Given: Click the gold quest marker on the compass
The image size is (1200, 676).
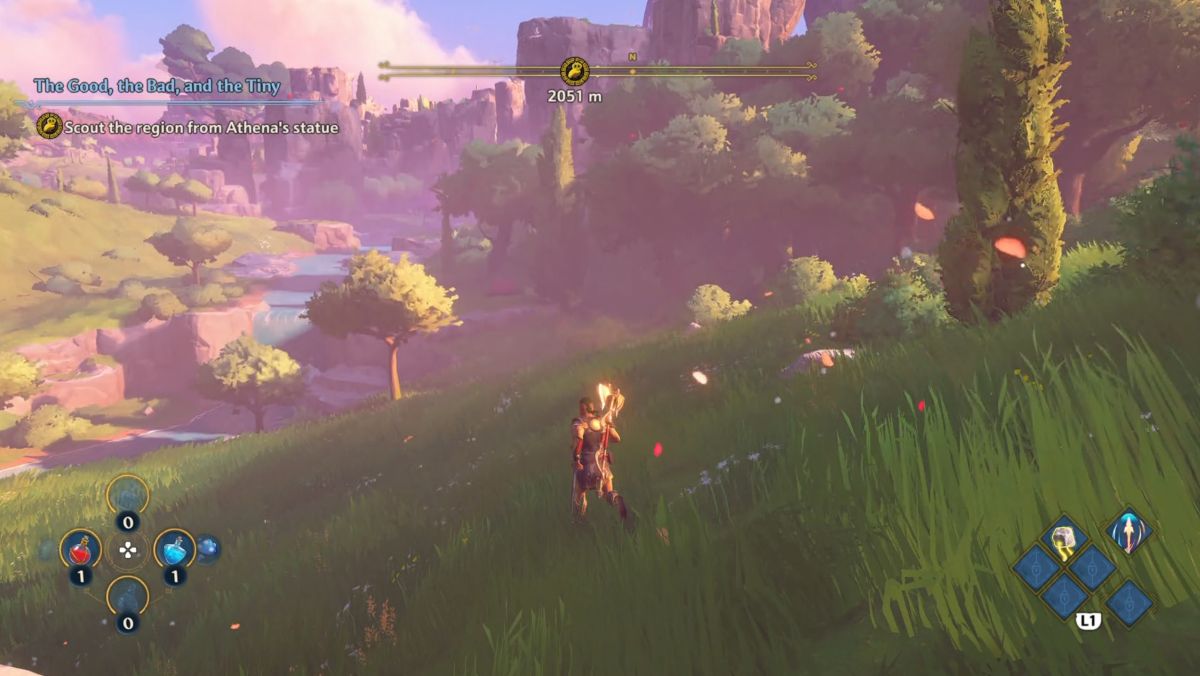Looking at the screenshot, I should 574,71.
